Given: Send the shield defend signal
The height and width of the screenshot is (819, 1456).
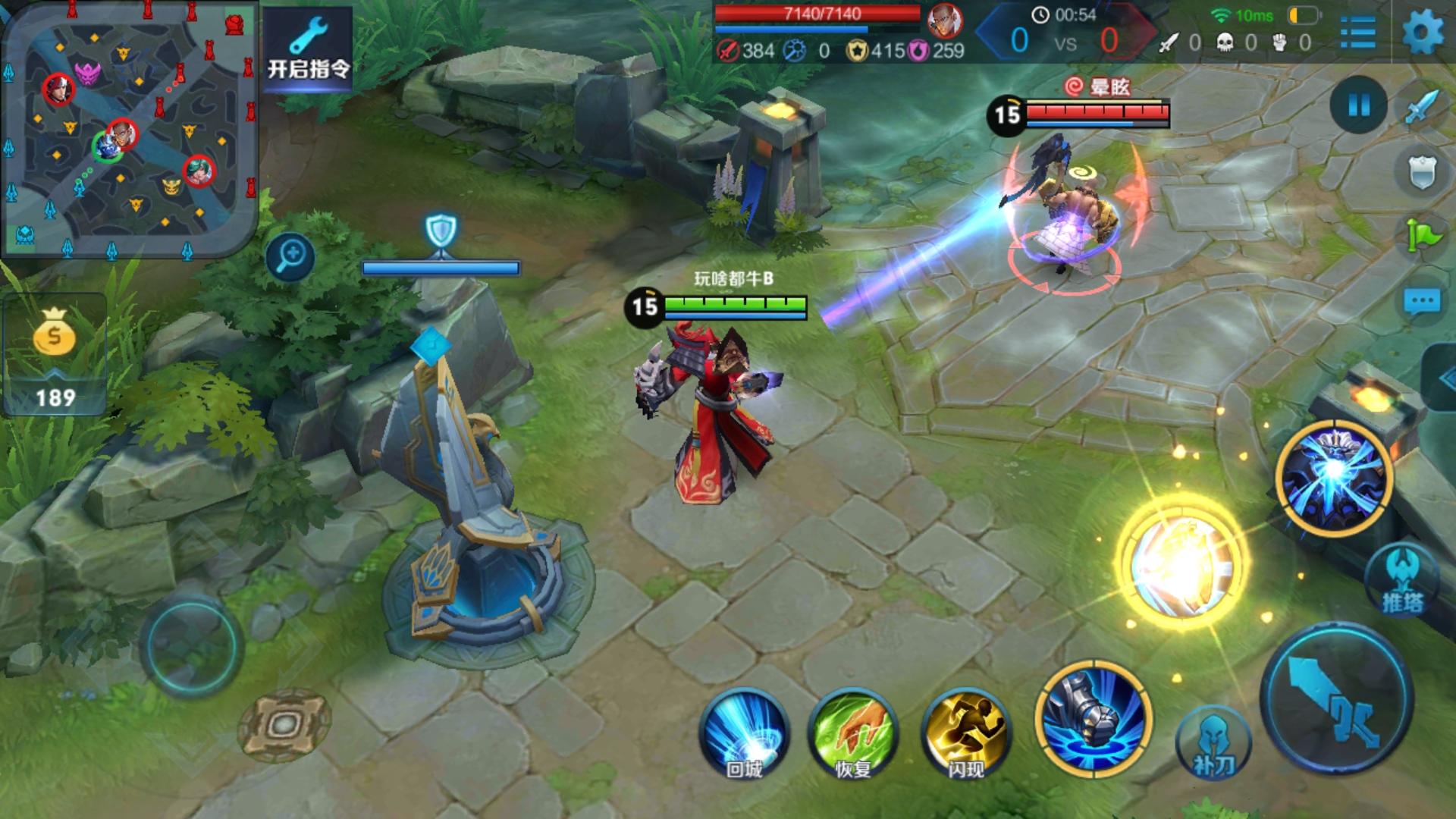Looking at the screenshot, I should coord(1421,172).
